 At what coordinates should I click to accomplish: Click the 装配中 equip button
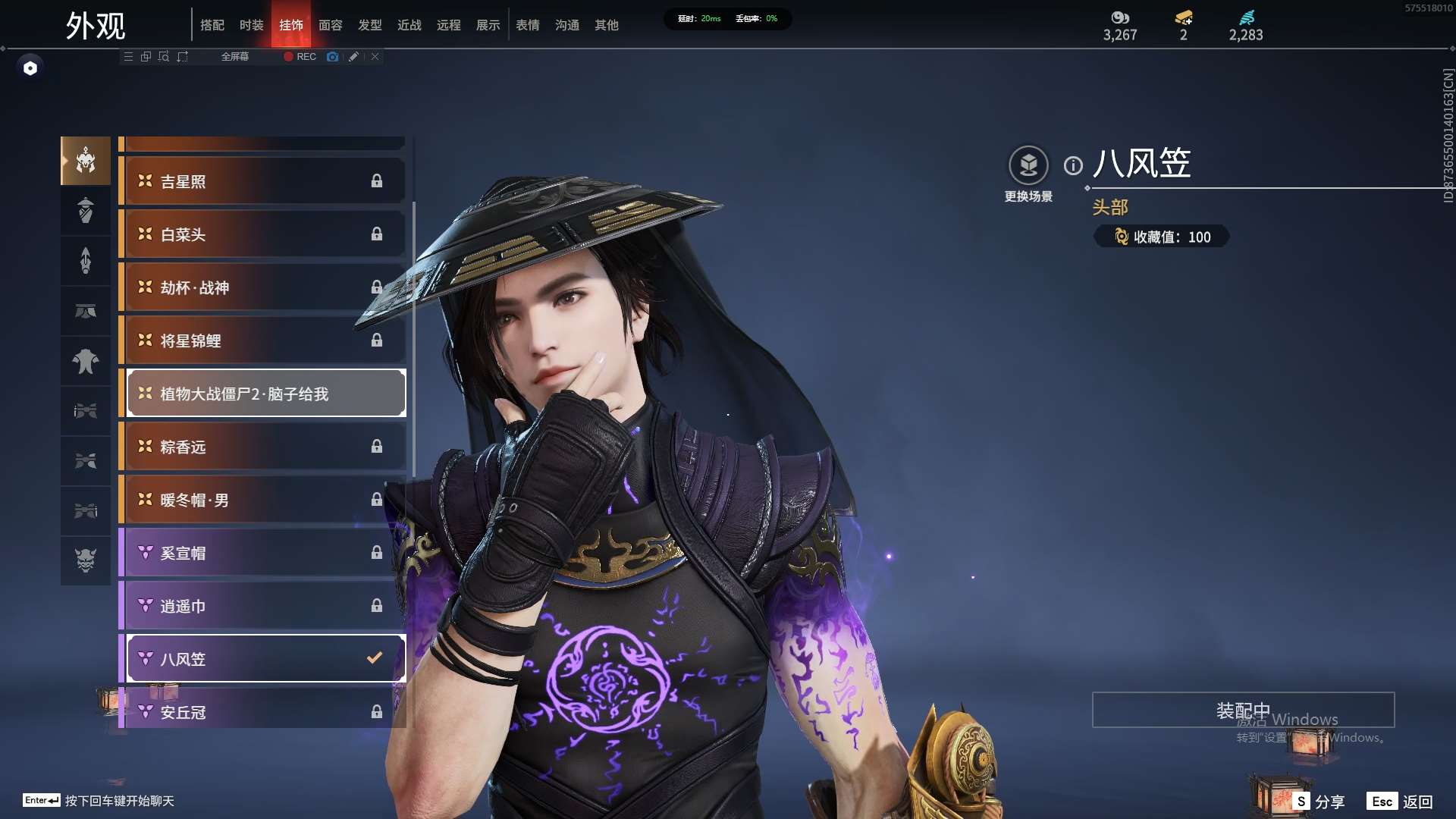pos(1243,710)
